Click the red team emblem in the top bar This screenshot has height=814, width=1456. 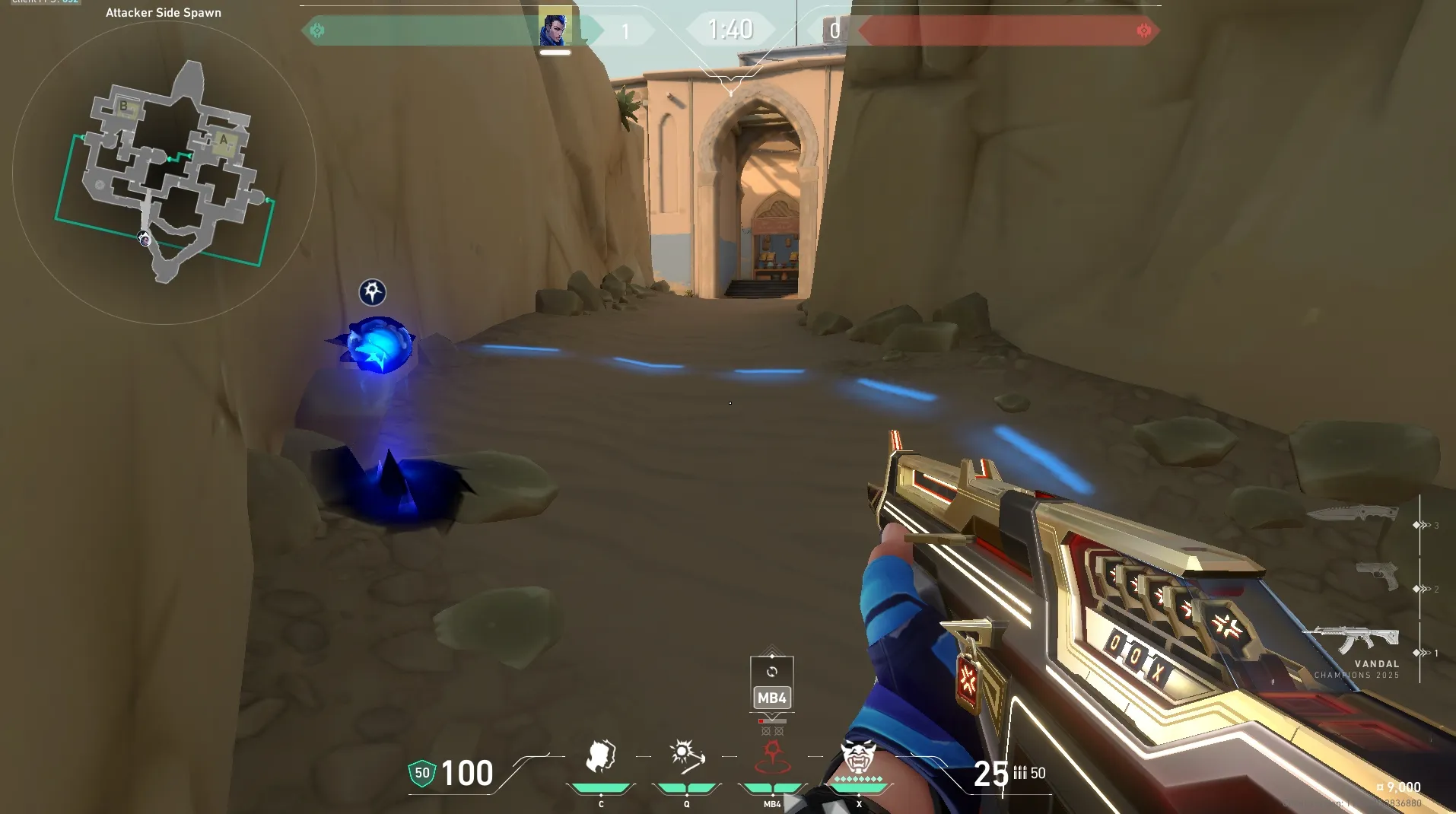point(1143,30)
